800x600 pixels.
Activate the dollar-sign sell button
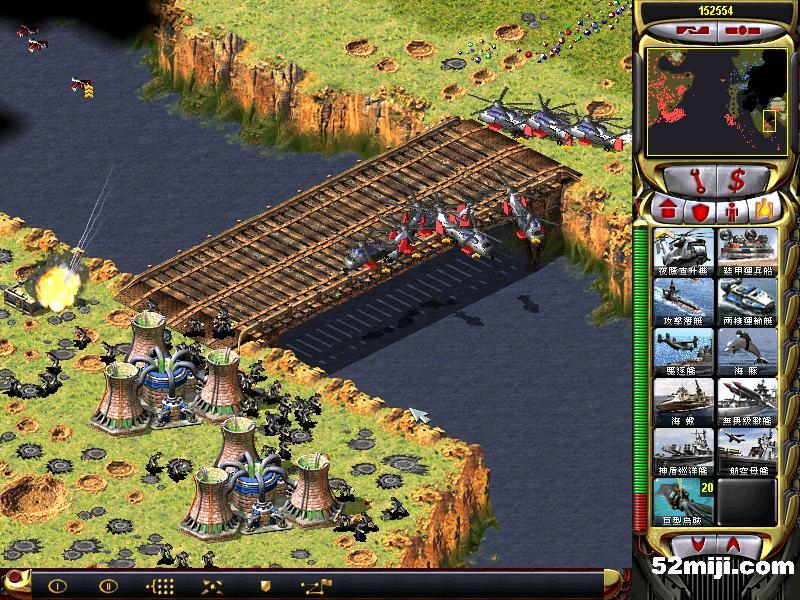click(737, 180)
